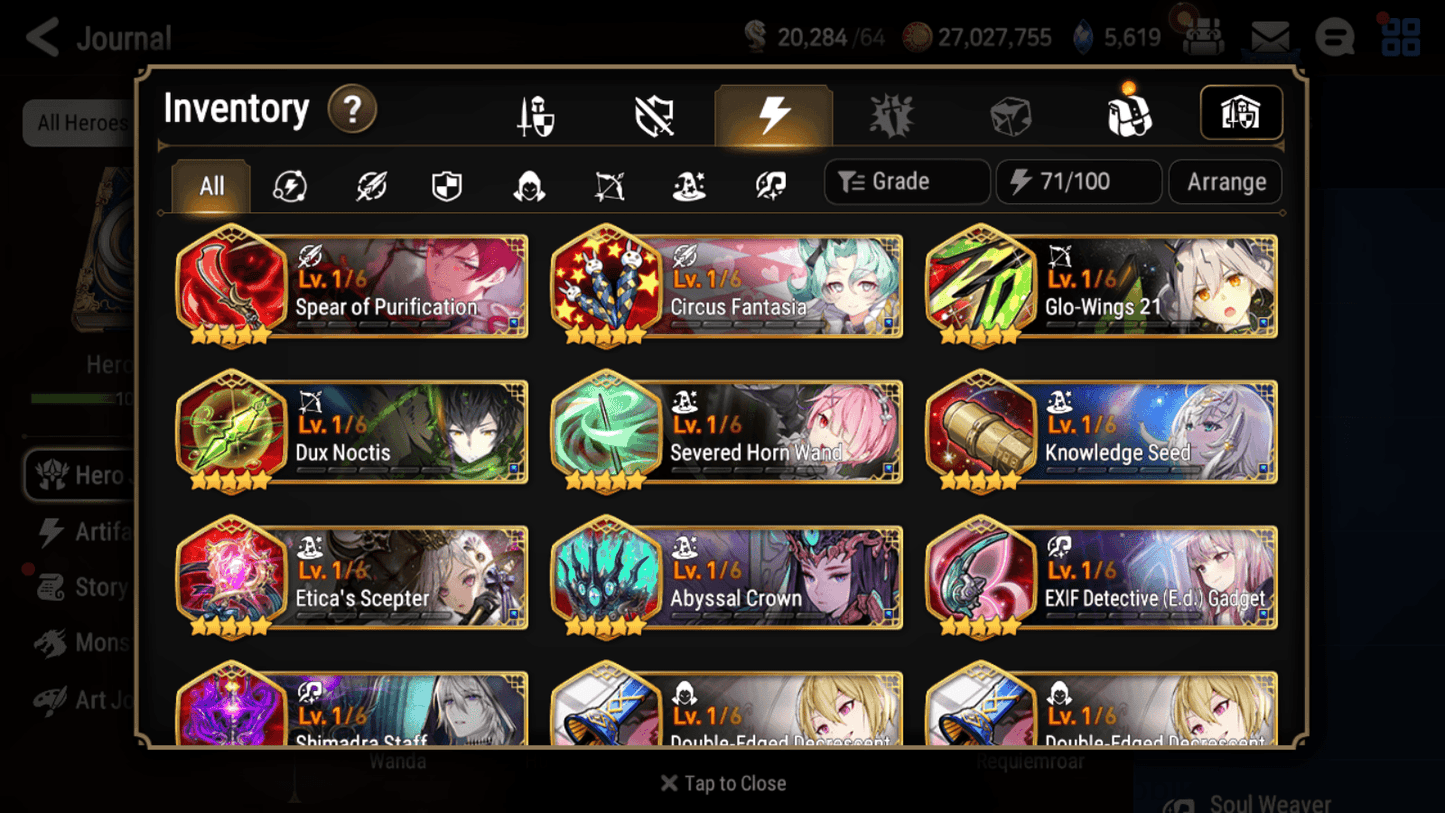Open the Inventory help question mark
Image resolution: width=1445 pixels, height=813 pixels.
click(x=352, y=110)
